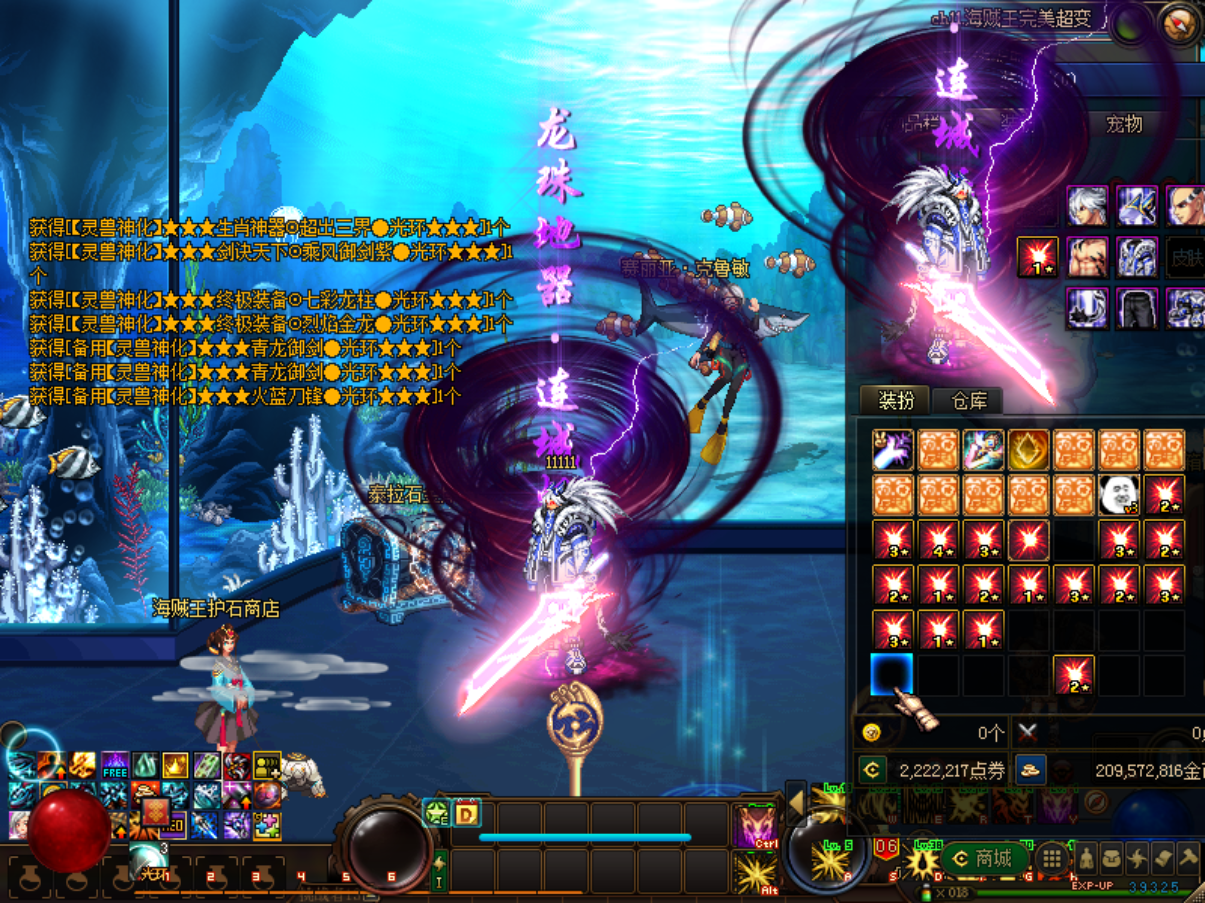
Task: Open the shuriken skill menu button
Action: 1138,858
